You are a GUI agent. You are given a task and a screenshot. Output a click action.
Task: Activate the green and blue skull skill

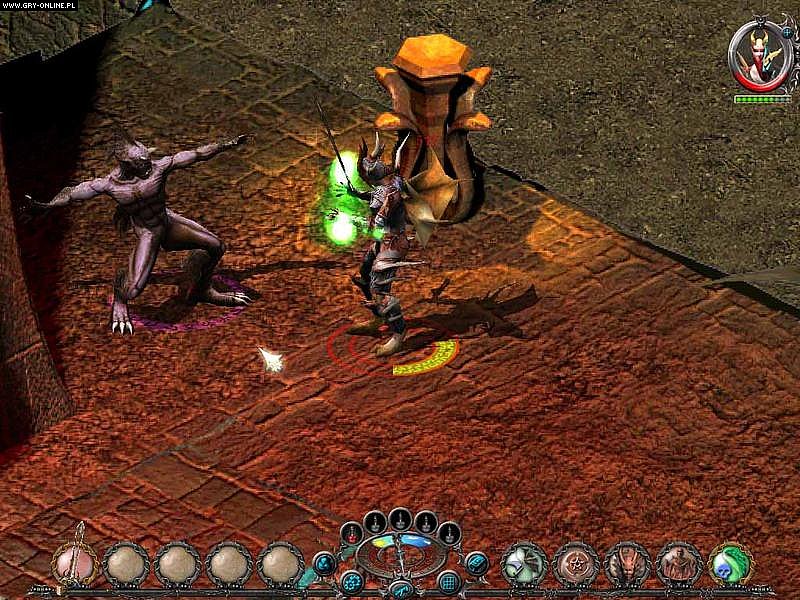730,563
